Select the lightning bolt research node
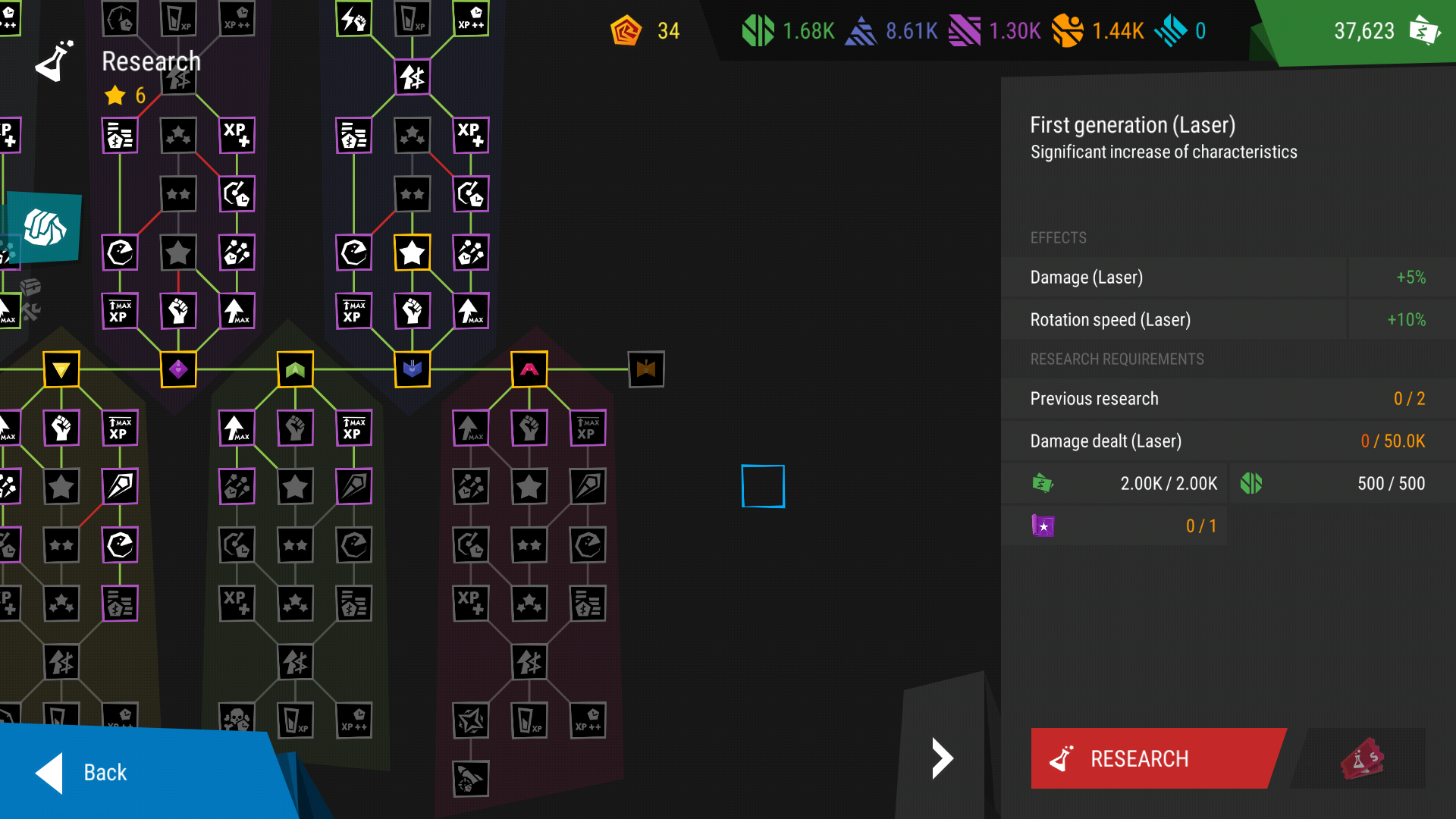This screenshot has height=819, width=1456. point(354,19)
